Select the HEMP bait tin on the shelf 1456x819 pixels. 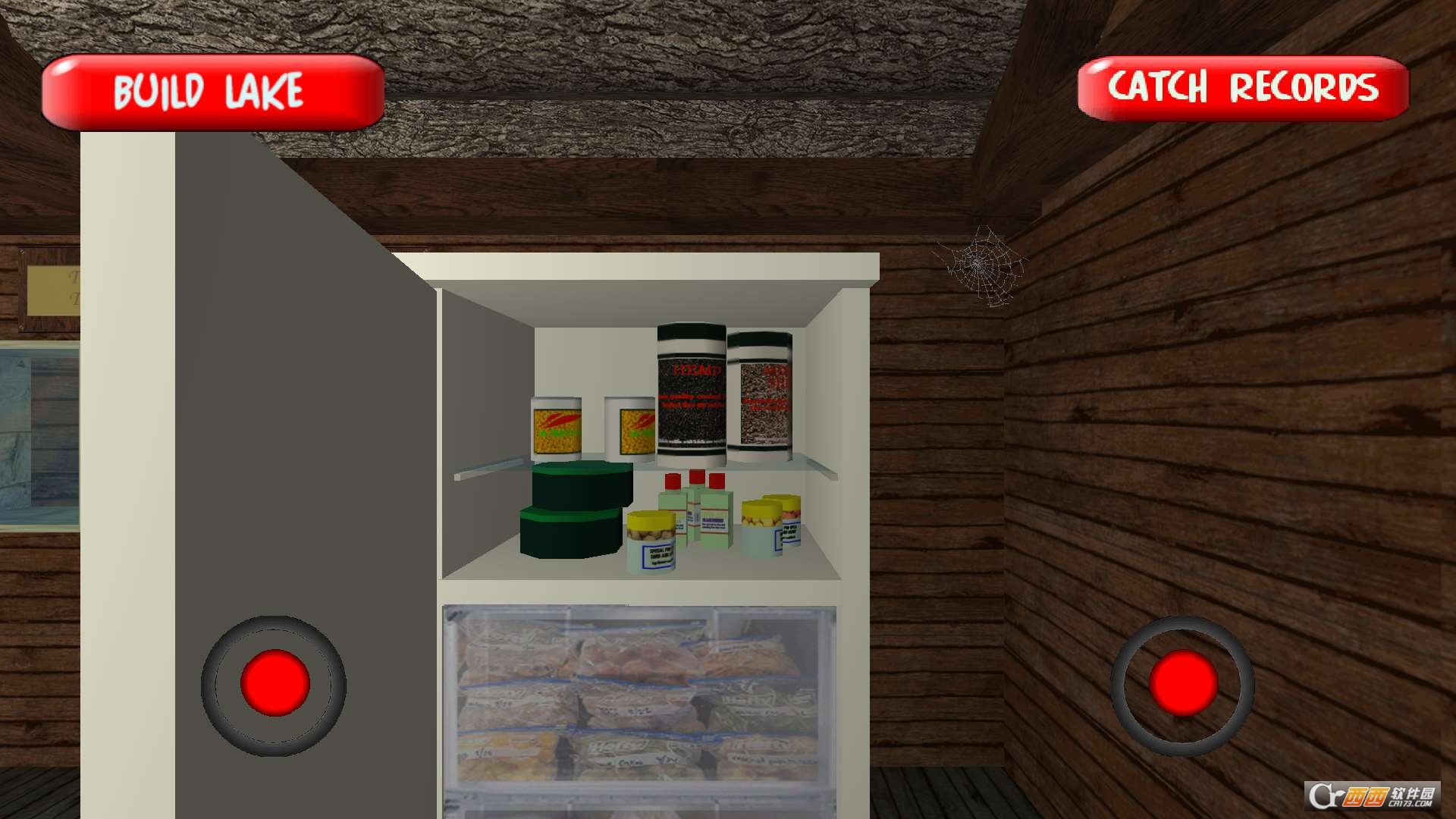point(690,391)
